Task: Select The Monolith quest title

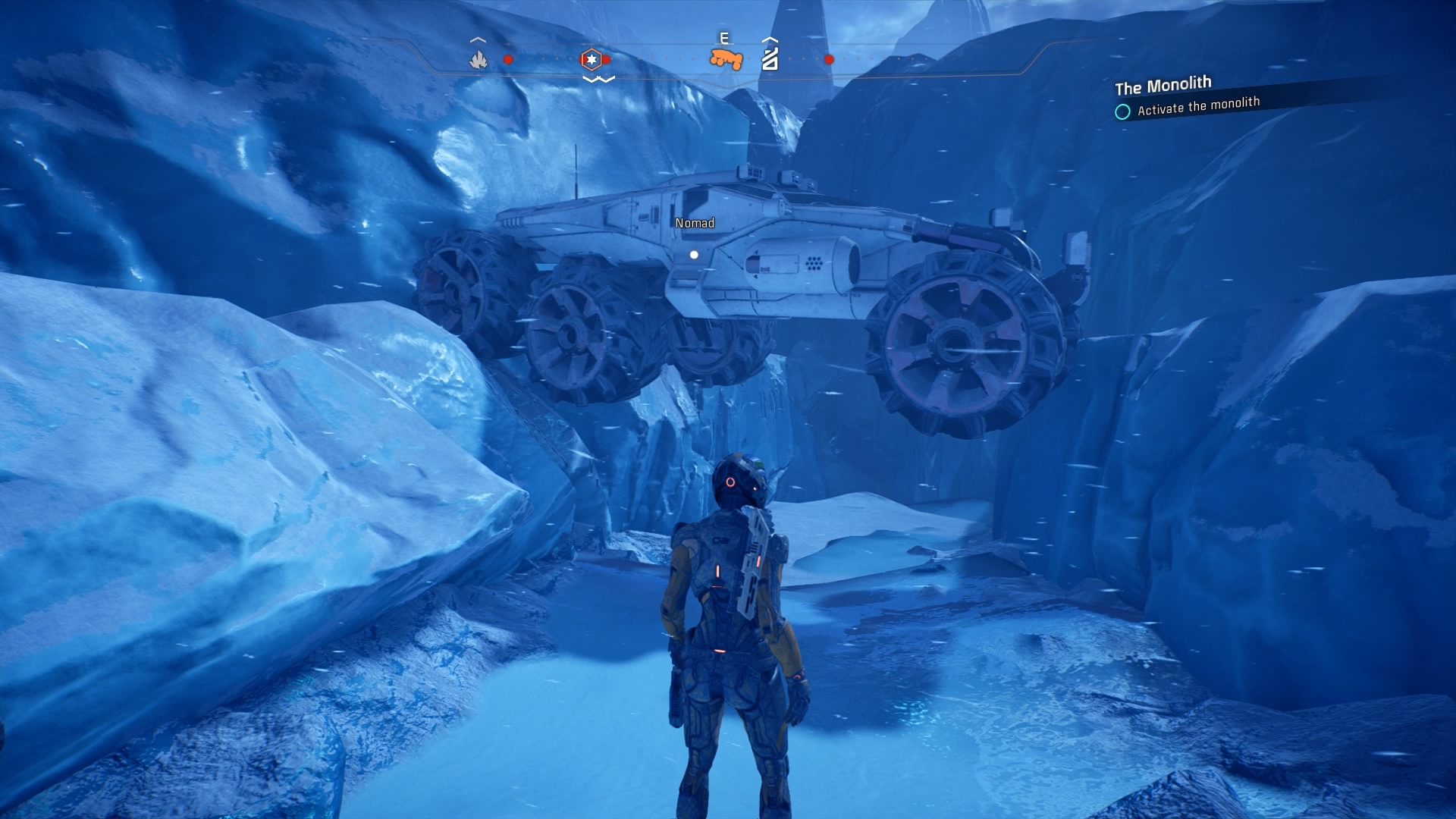Action: pyautogui.click(x=1163, y=86)
